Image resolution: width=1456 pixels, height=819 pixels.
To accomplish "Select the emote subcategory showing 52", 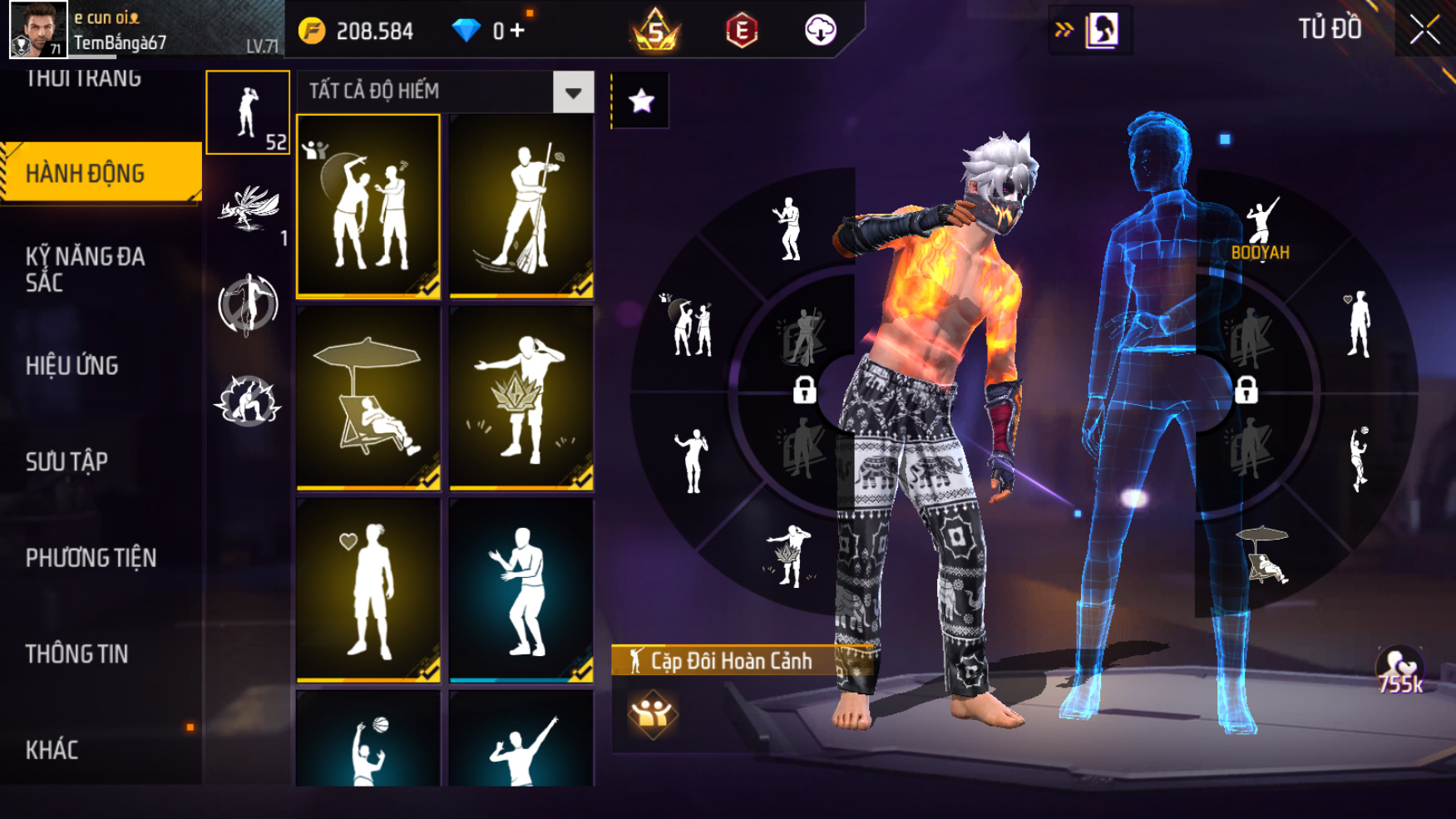I will pos(248,112).
